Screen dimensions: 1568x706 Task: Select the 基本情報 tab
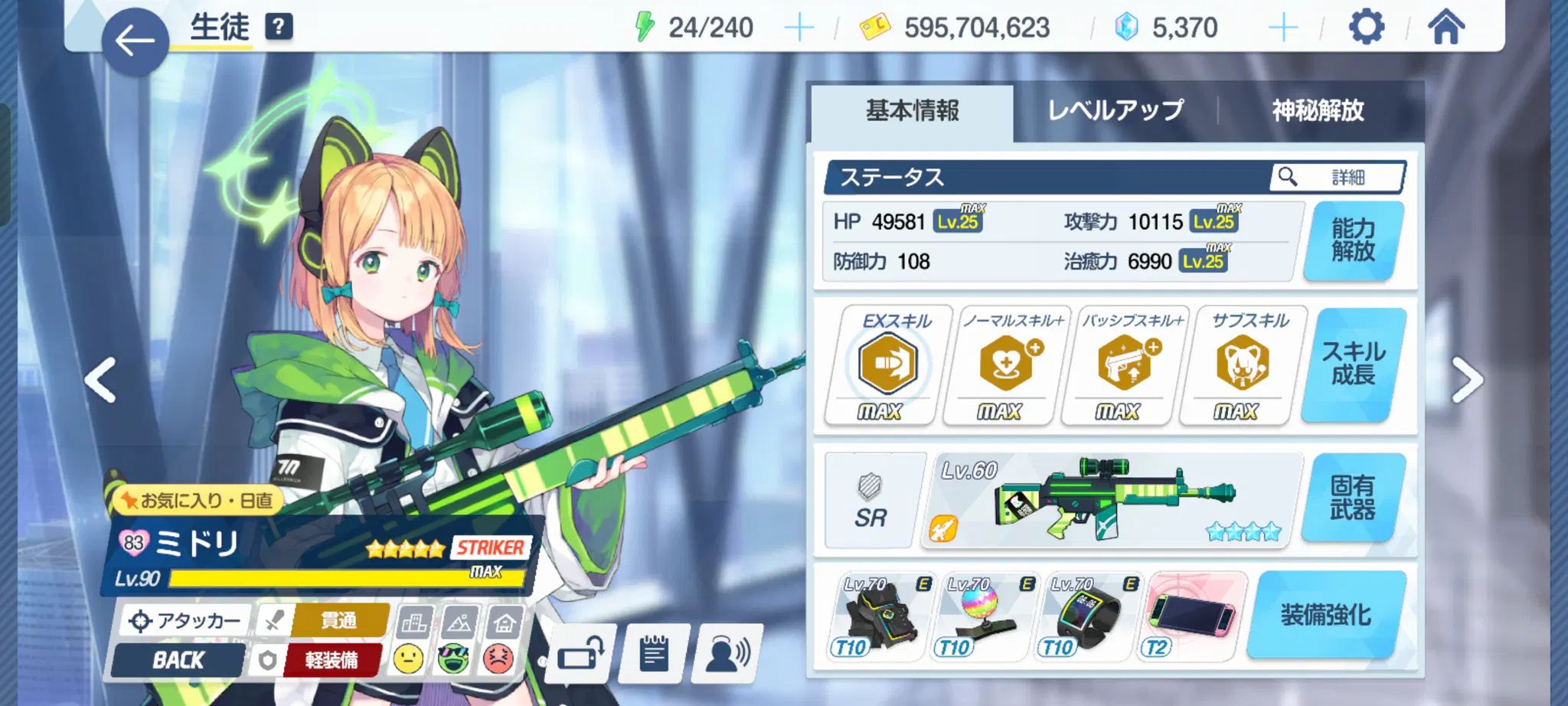pyautogui.click(x=912, y=111)
